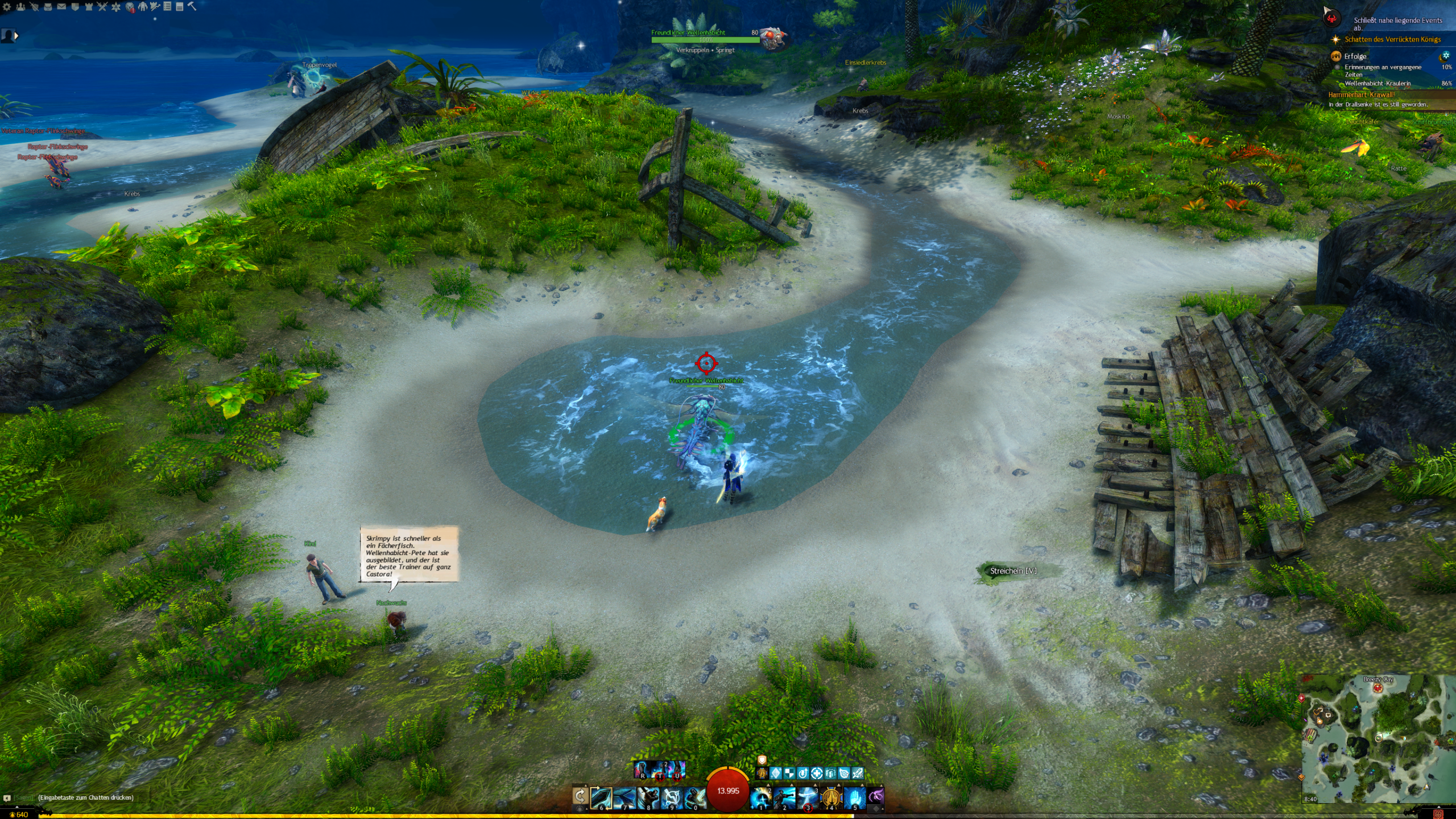
Task: Use the utility skill bound to 8
Action: click(x=648, y=798)
